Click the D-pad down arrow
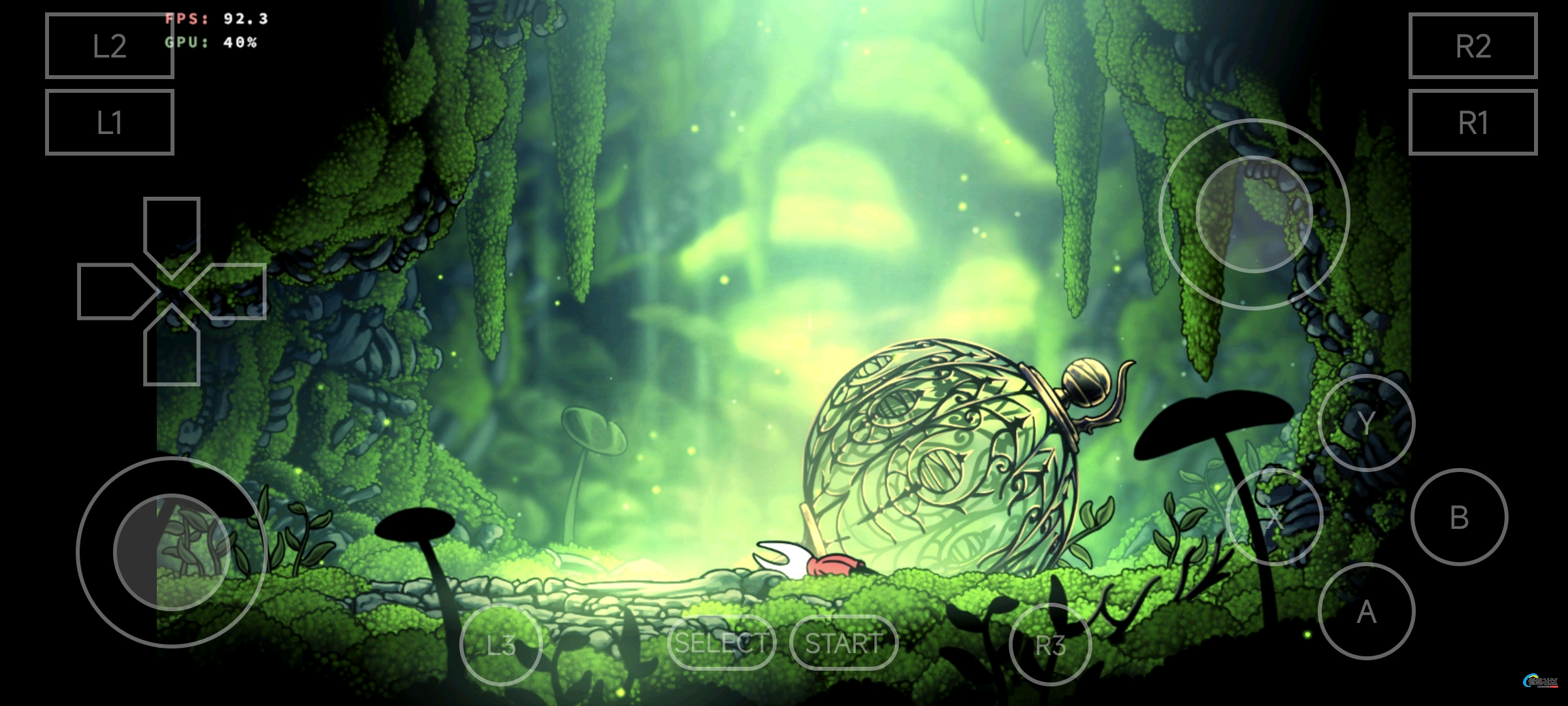Screen dimensions: 1568x706 171,353
